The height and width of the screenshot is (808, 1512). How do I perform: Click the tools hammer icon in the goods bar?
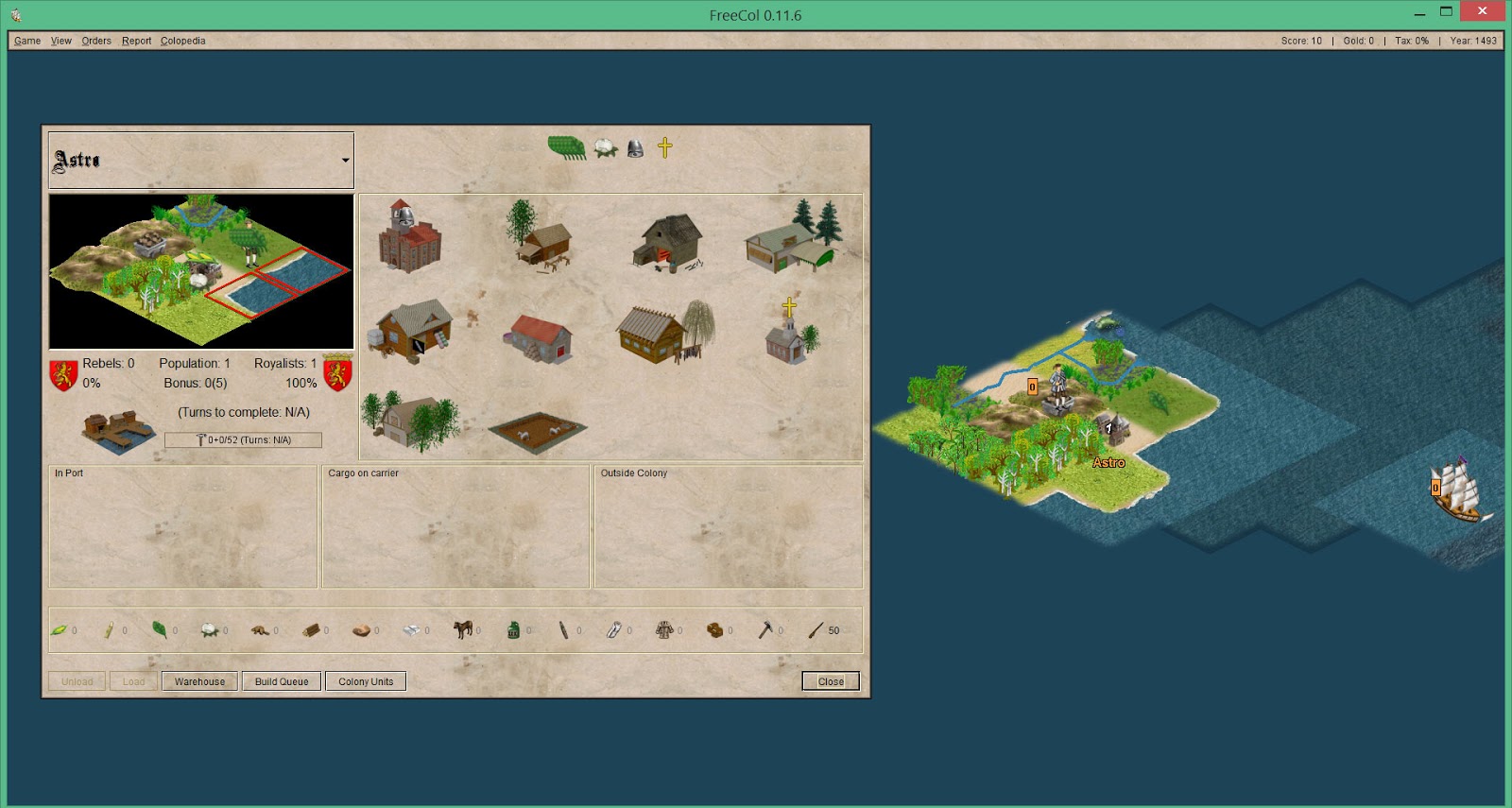tap(765, 629)
